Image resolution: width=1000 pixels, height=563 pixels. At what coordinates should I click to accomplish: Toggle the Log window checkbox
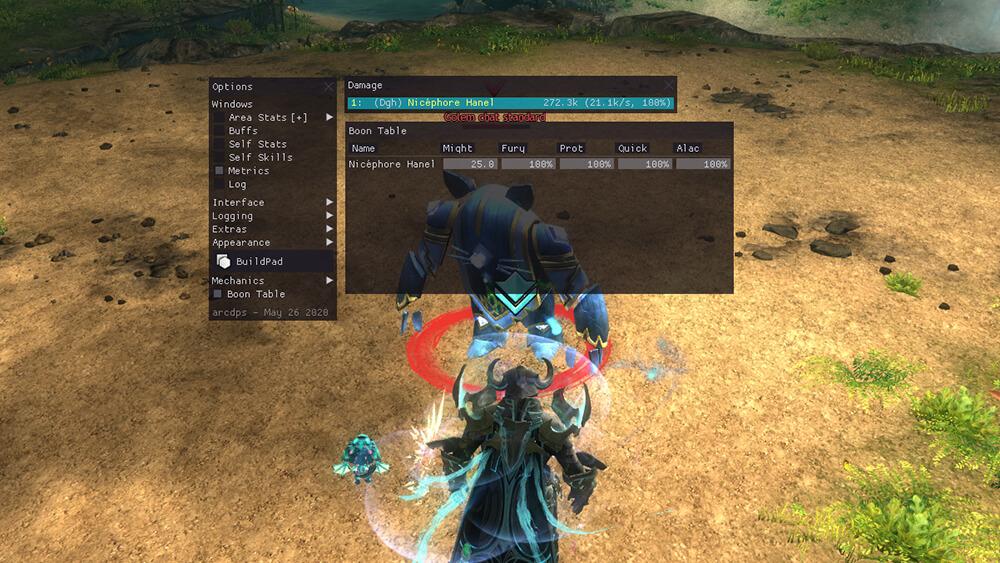[x=220, y=184]
